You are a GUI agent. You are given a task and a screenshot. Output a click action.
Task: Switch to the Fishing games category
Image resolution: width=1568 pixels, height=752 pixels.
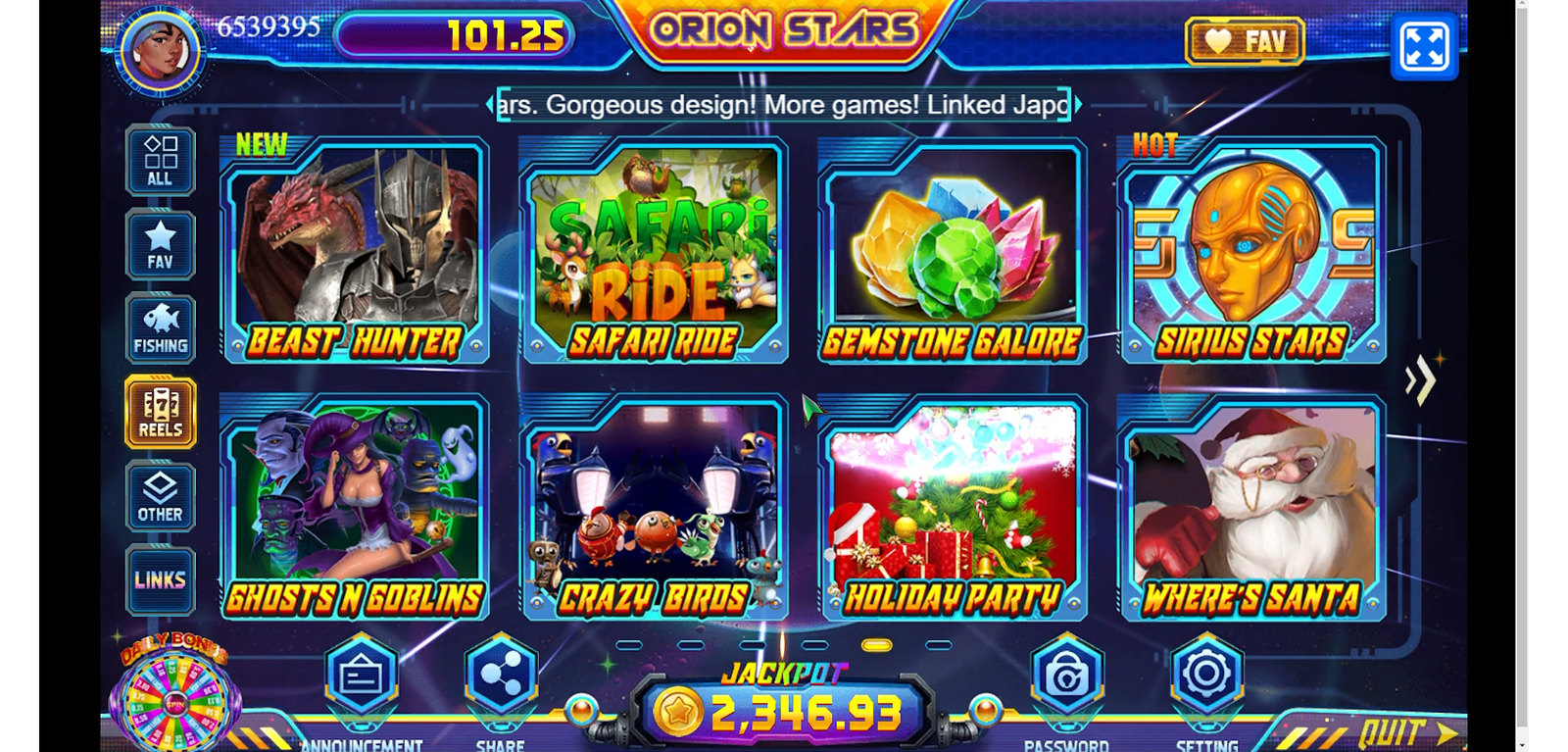pos(160,329)
